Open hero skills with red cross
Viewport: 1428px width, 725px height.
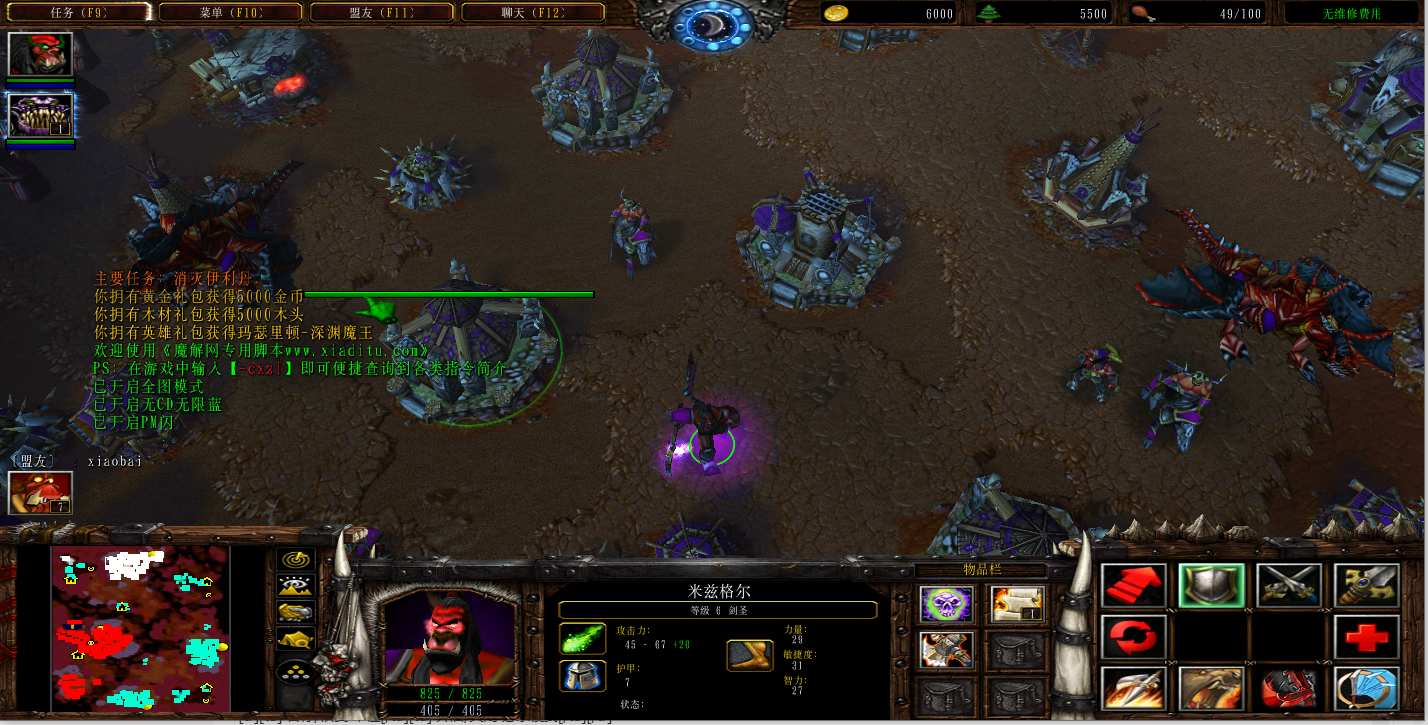[1367, 637]
